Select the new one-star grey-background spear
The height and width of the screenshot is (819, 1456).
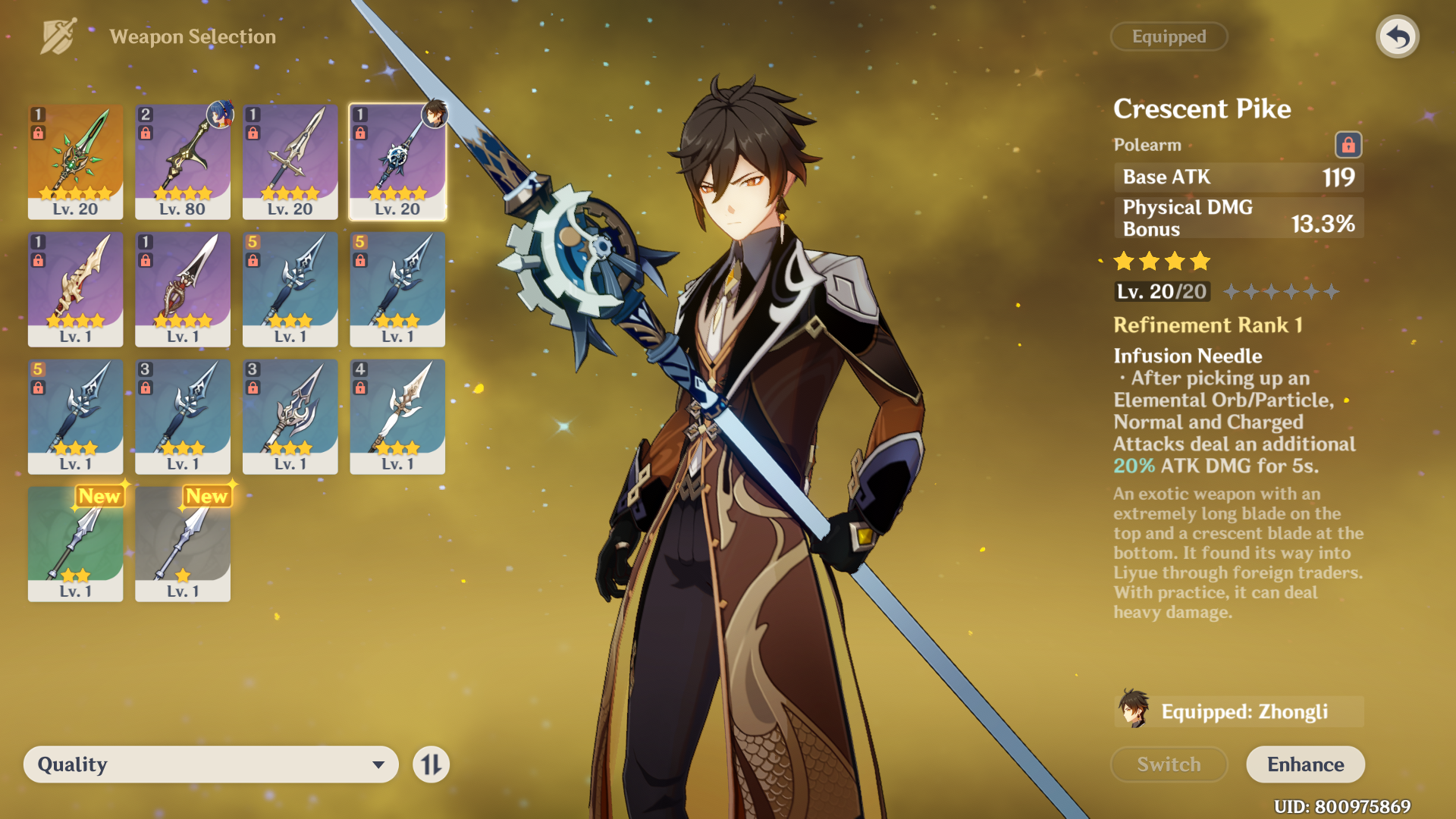click(183, 543)
